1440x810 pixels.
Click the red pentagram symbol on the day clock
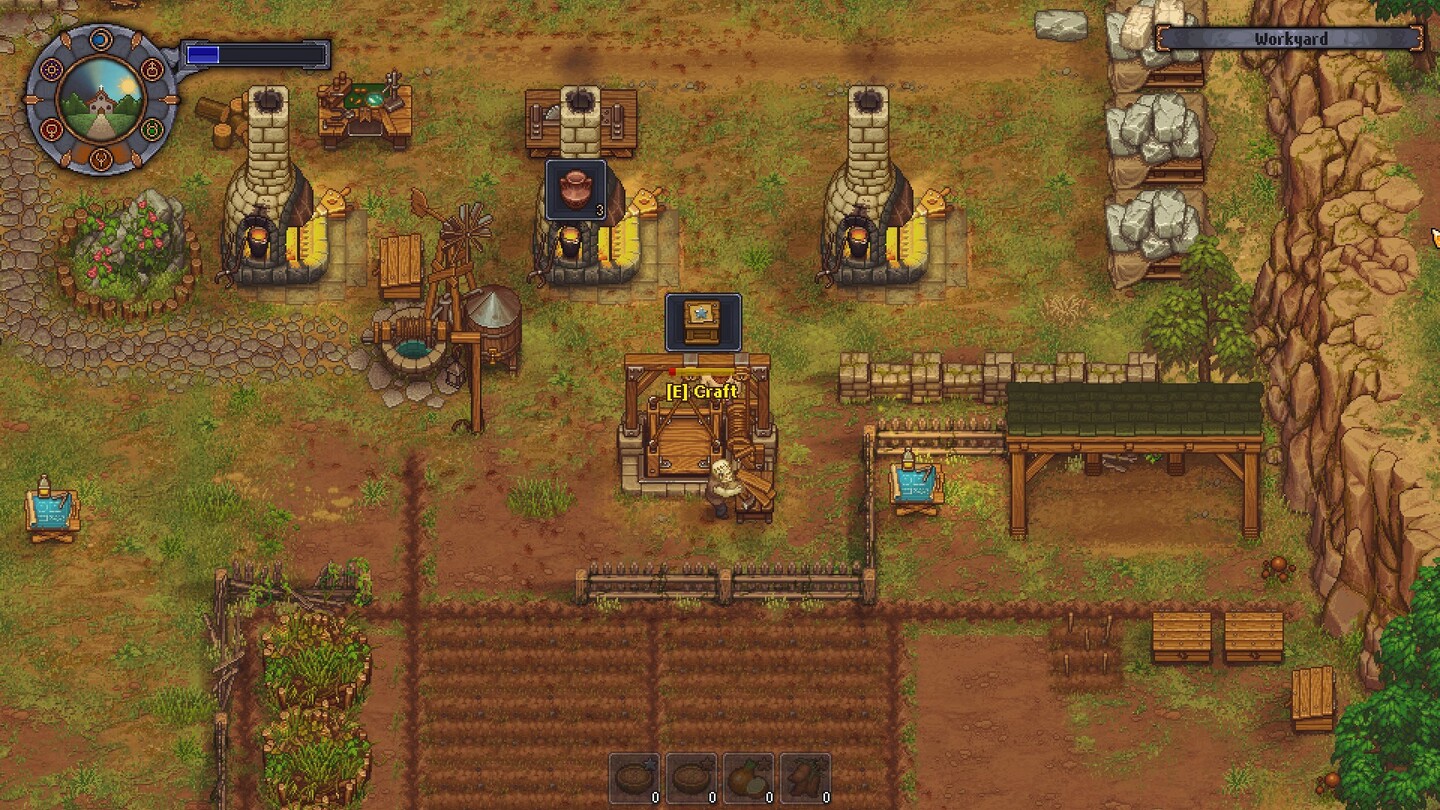click(x=152, y=70)
